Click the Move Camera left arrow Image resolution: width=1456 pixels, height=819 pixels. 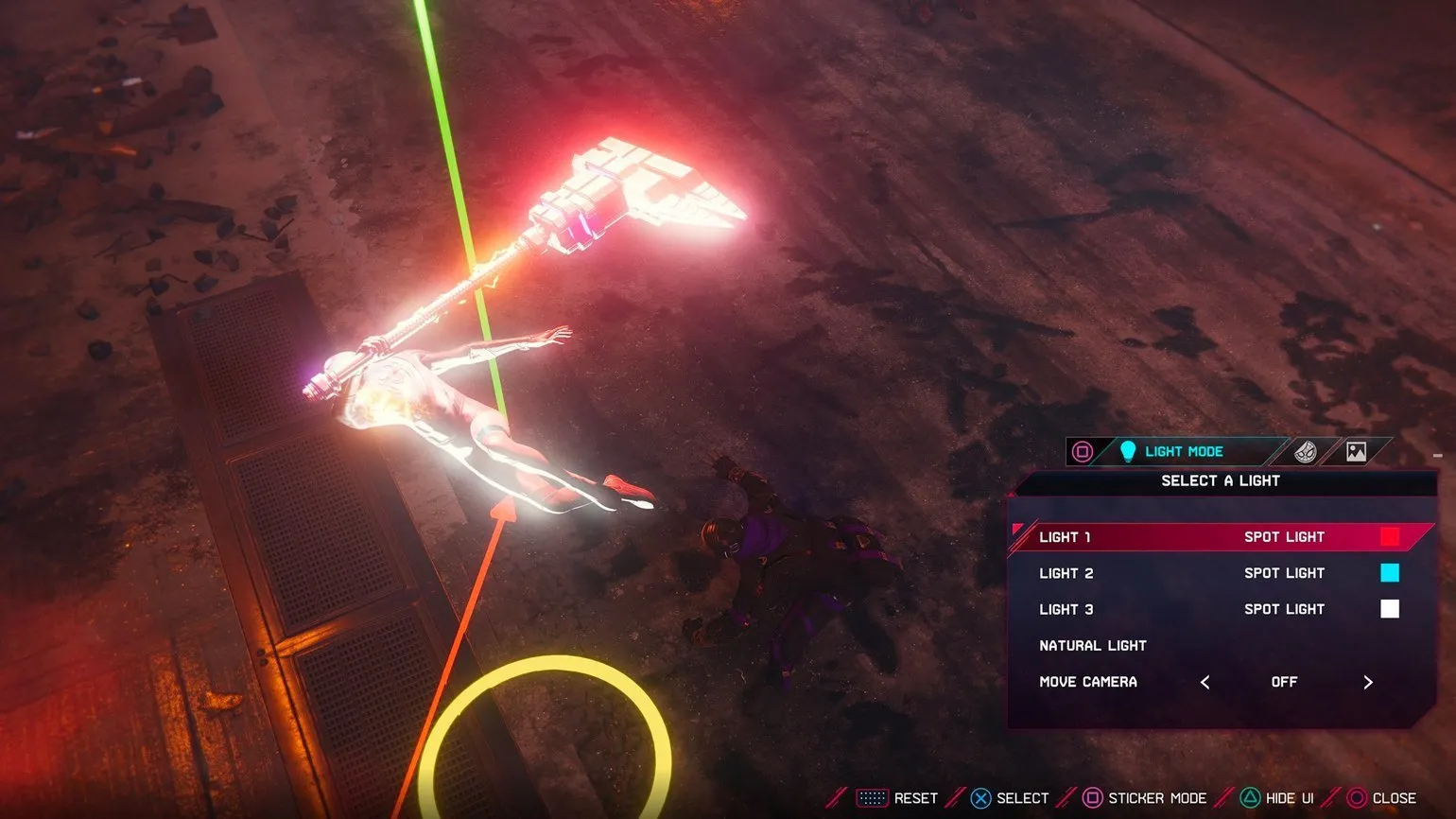[x=1205, y=682]
